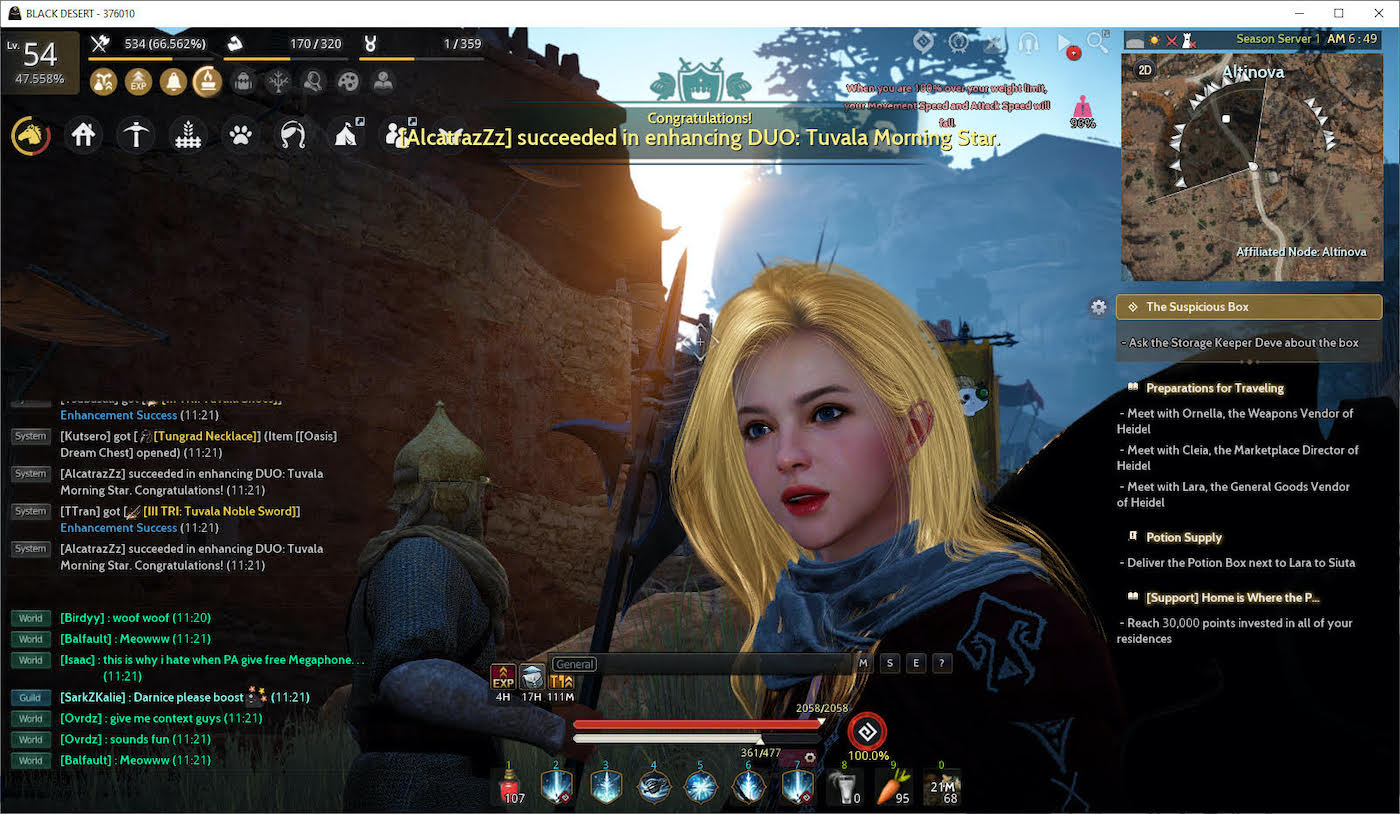Switch to the General chat tab

[x=574, y=663]
